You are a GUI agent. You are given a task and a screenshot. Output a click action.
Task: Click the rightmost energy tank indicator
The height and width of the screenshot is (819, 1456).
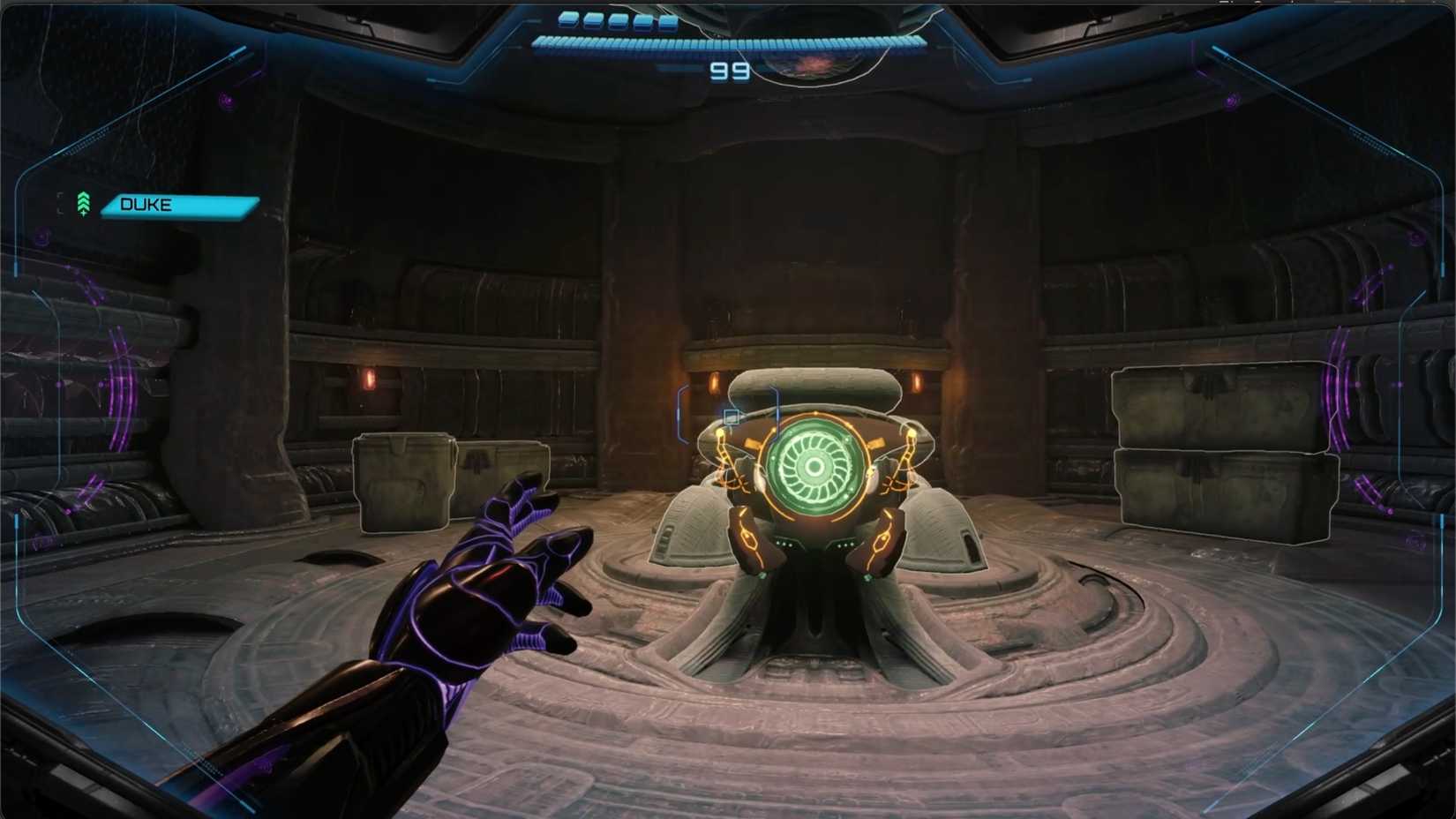pyautogui.click(x=668, y=19)
